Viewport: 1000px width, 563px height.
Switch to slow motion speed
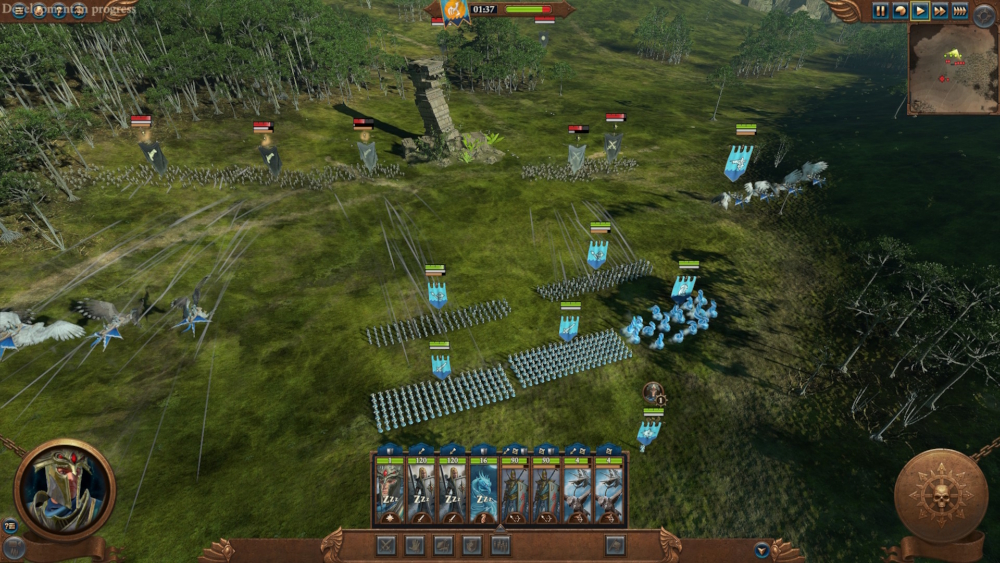pos(900,11)
